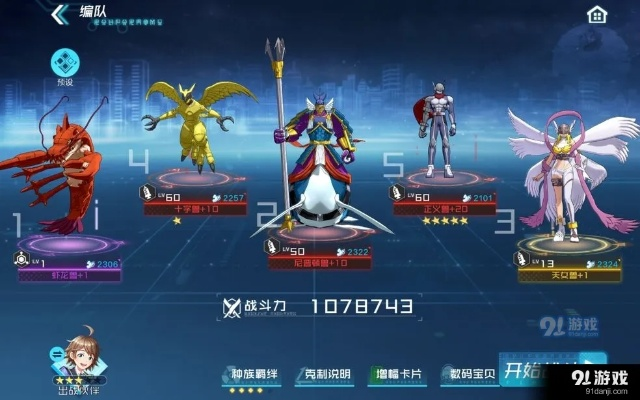Open the 增幅卡片 boost cards
640x400 pixels.
coord(398,375)
